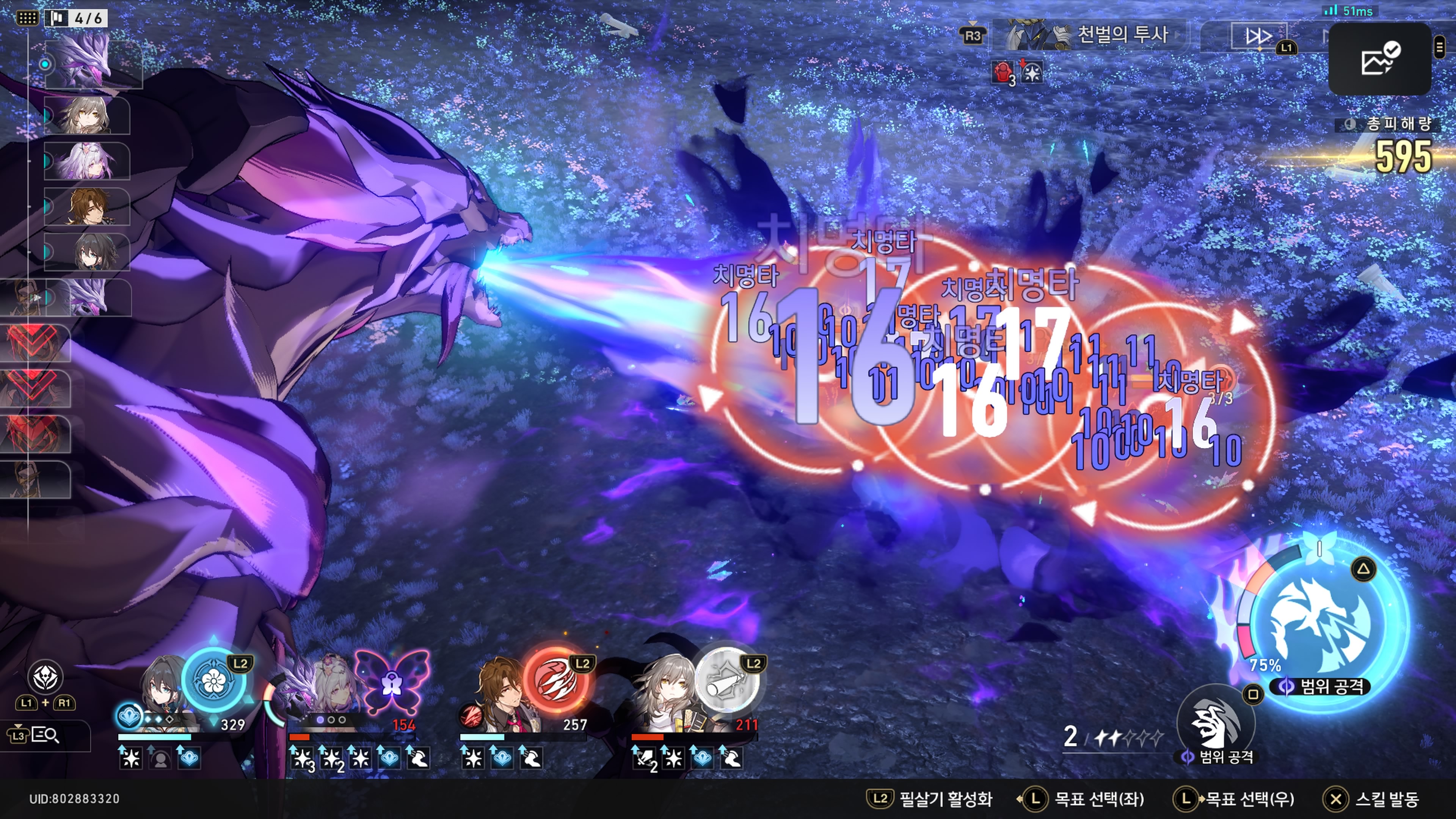
Task: Toggle the fast-forward battle speed button
Action: 1258,37
